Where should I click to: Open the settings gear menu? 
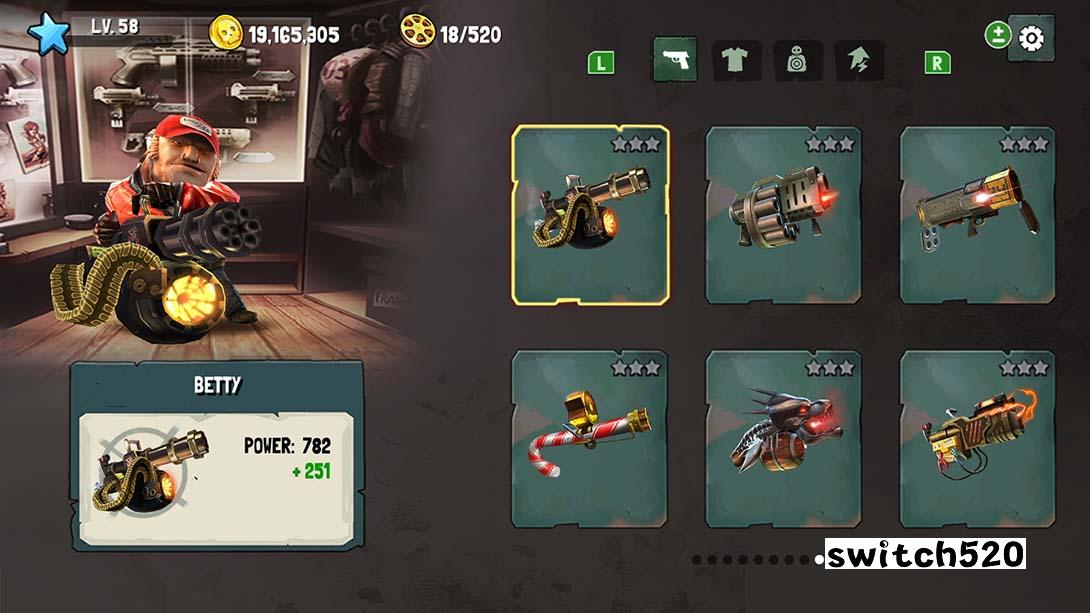1030,39
